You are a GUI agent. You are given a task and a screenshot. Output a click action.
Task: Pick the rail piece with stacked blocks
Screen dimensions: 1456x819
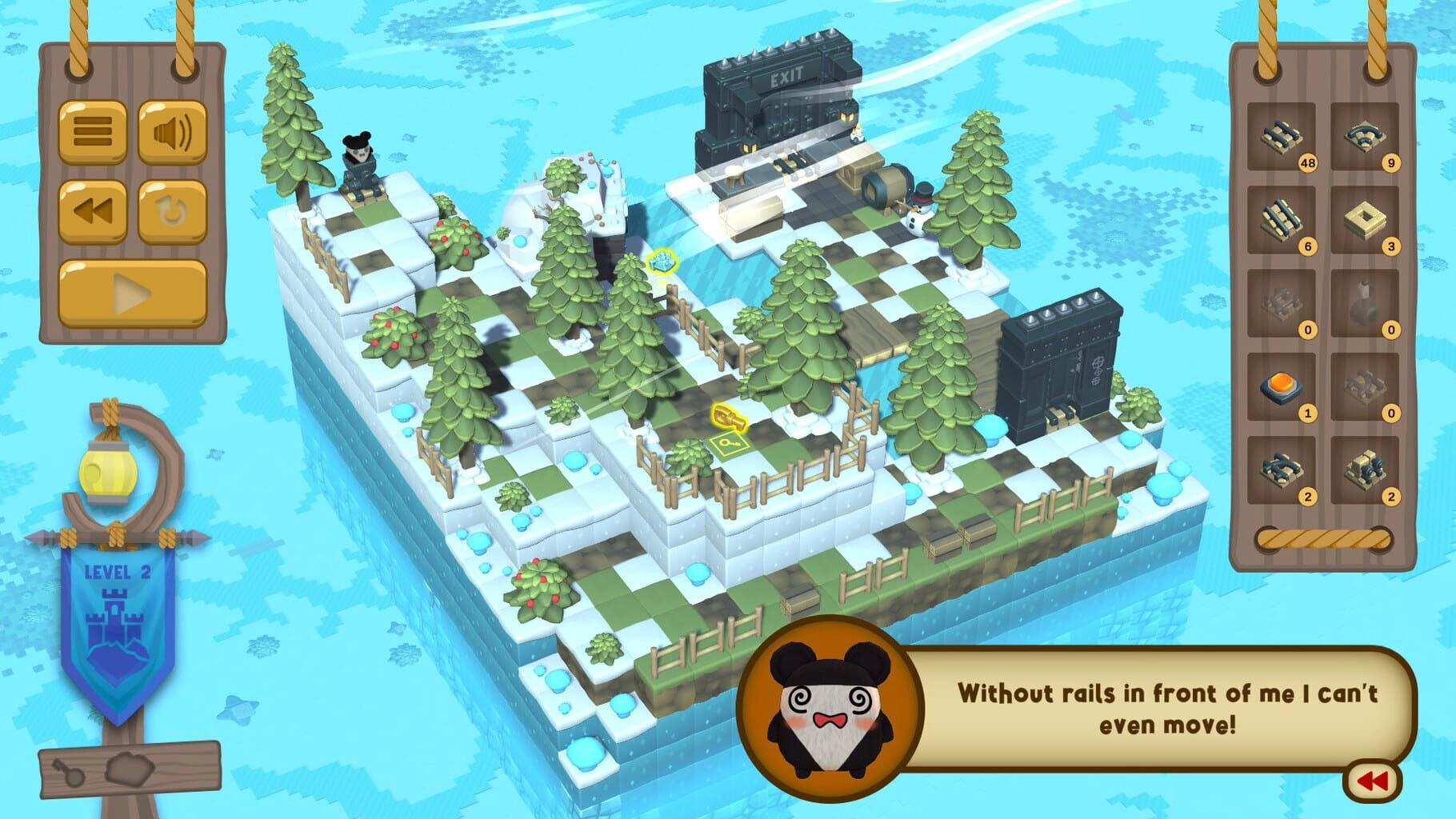coord(1364,469)
